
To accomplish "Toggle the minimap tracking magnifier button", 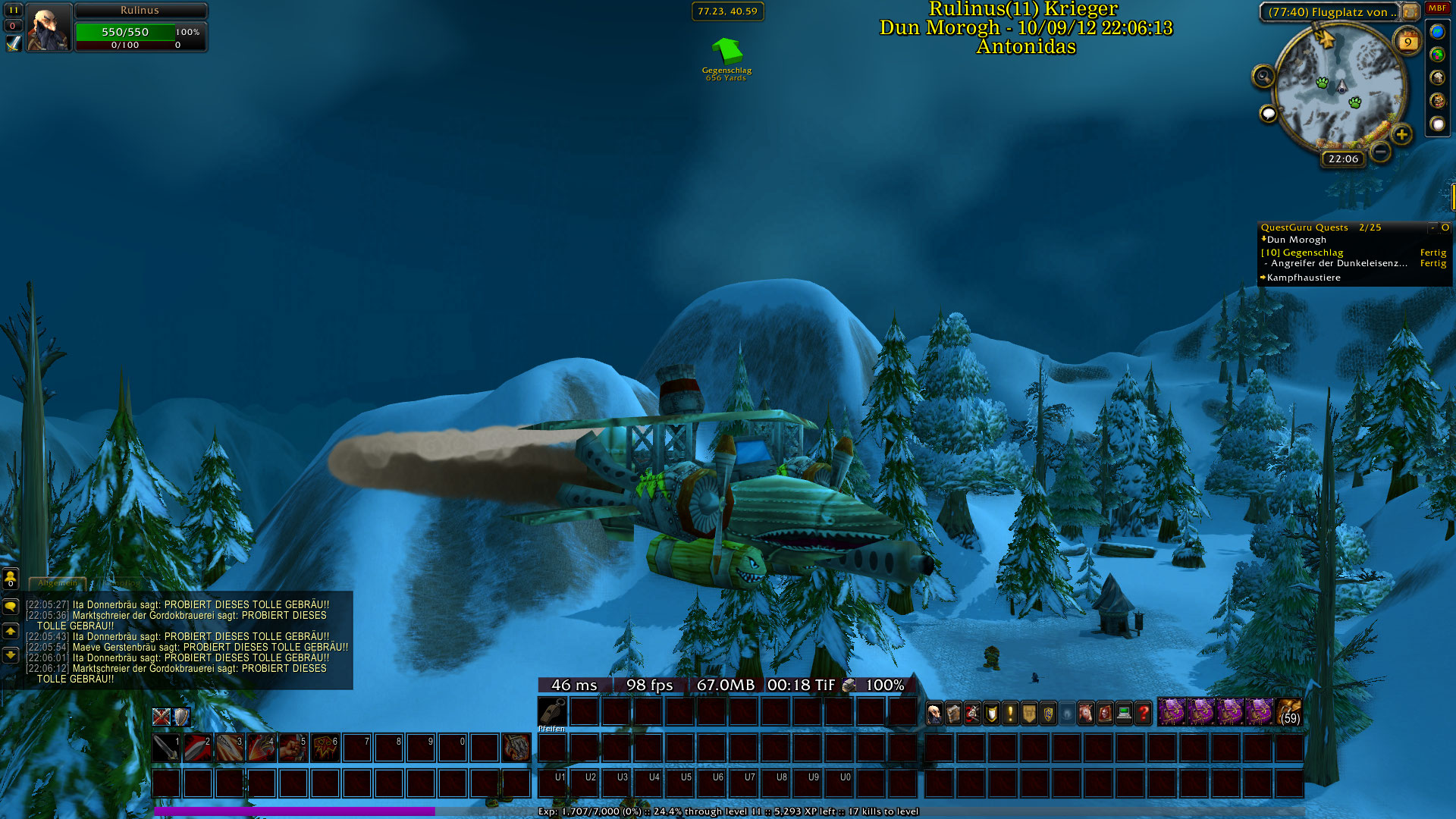I will [1263, 76].
